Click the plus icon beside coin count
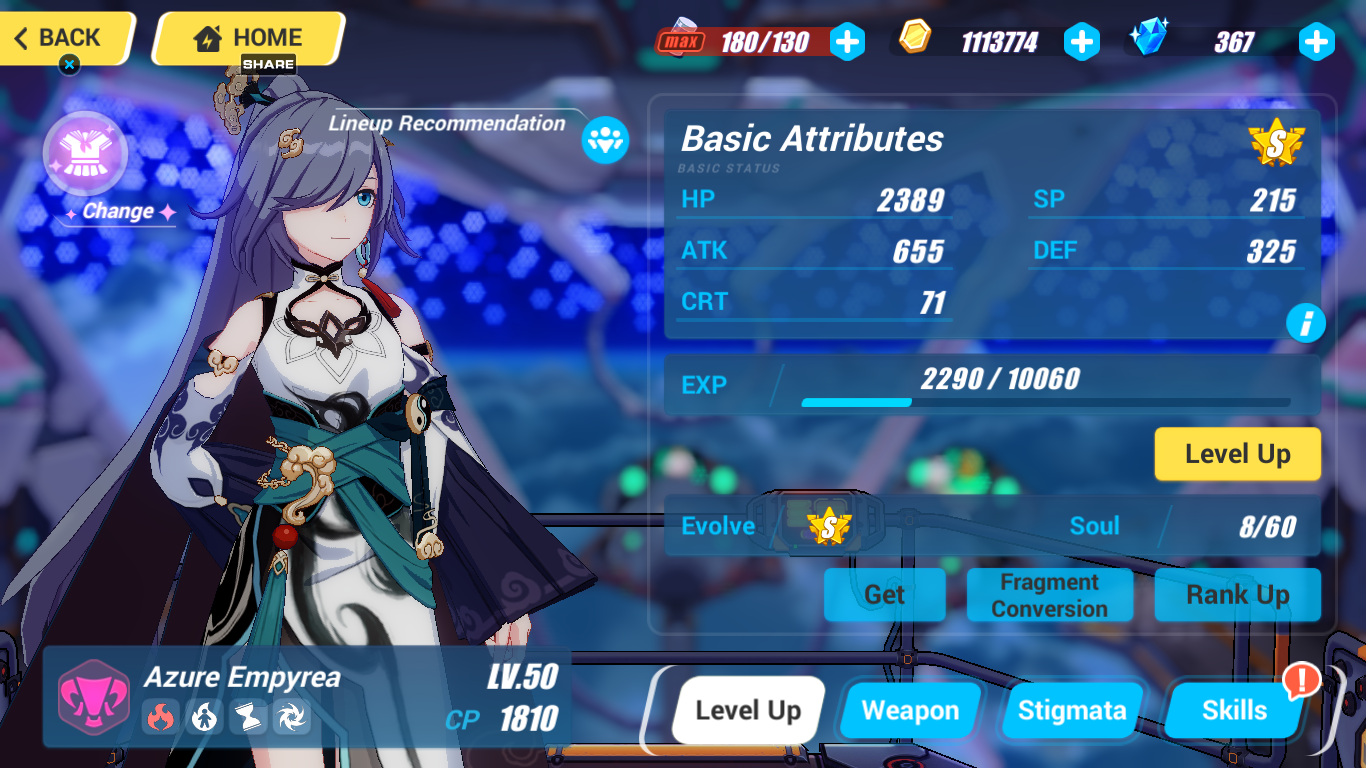 1082,42
